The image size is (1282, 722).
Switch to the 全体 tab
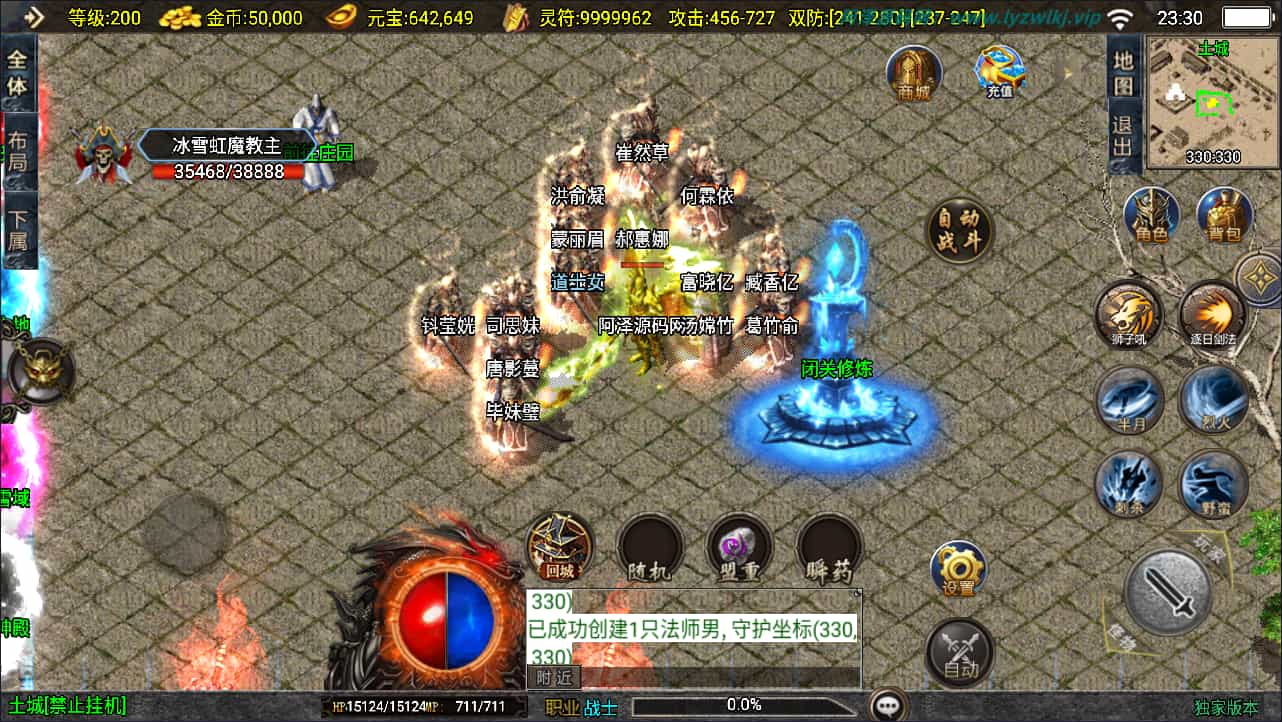(18, 72)
